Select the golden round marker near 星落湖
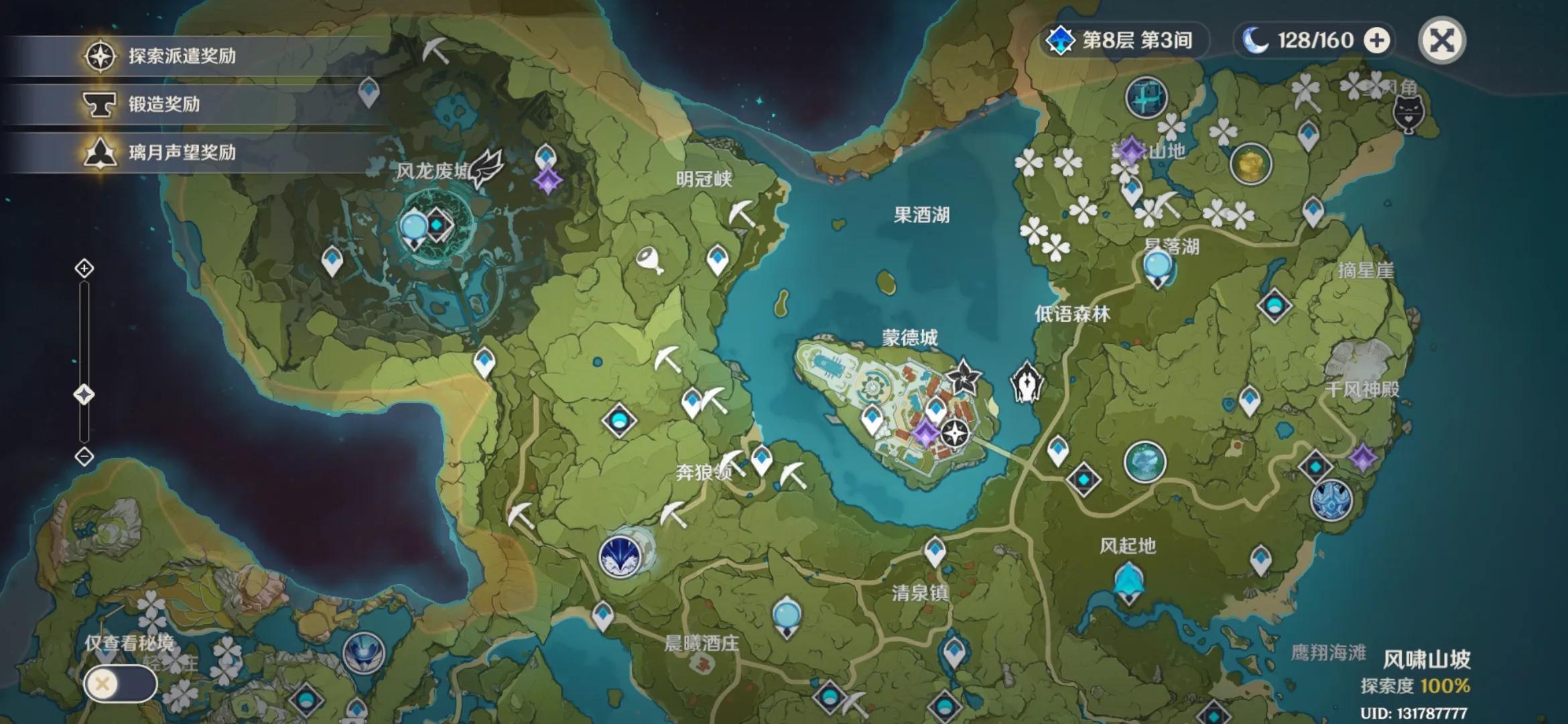 (1250, 163)
